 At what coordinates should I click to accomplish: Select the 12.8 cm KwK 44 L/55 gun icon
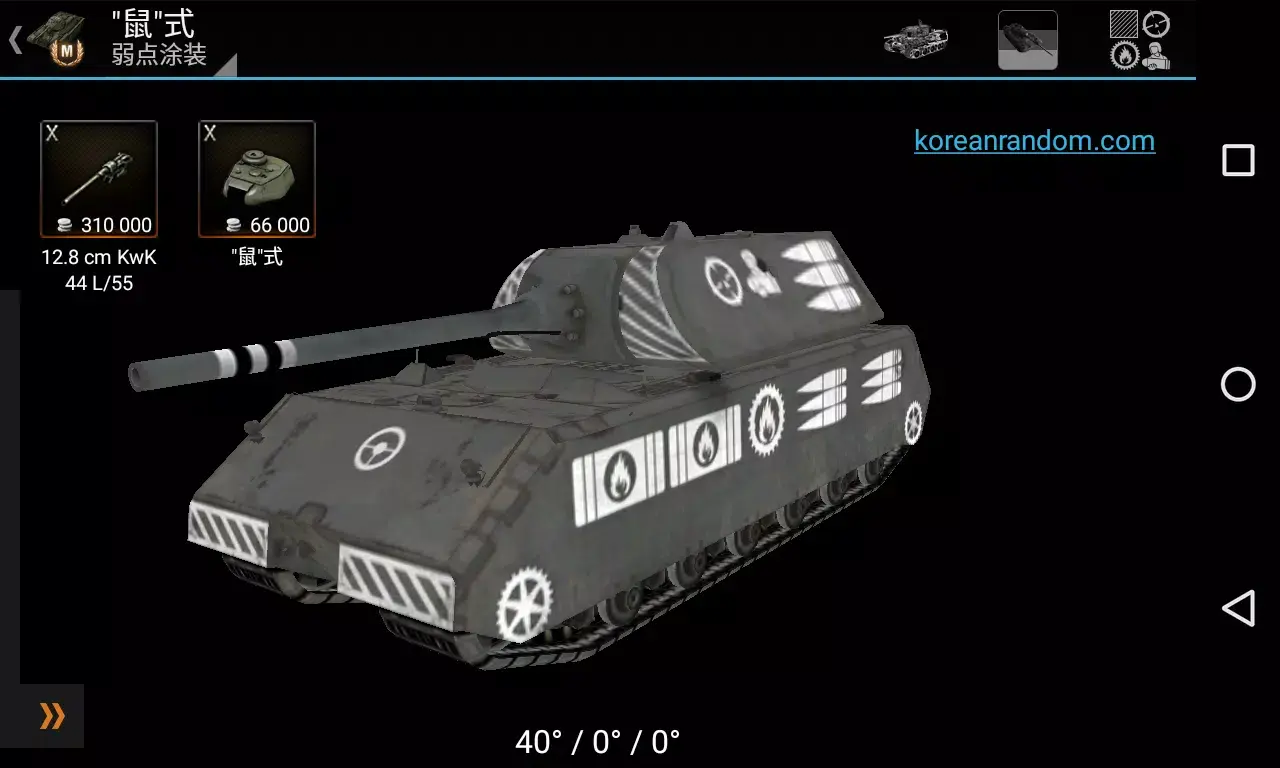pyautogui.click(x=99, y=178)
